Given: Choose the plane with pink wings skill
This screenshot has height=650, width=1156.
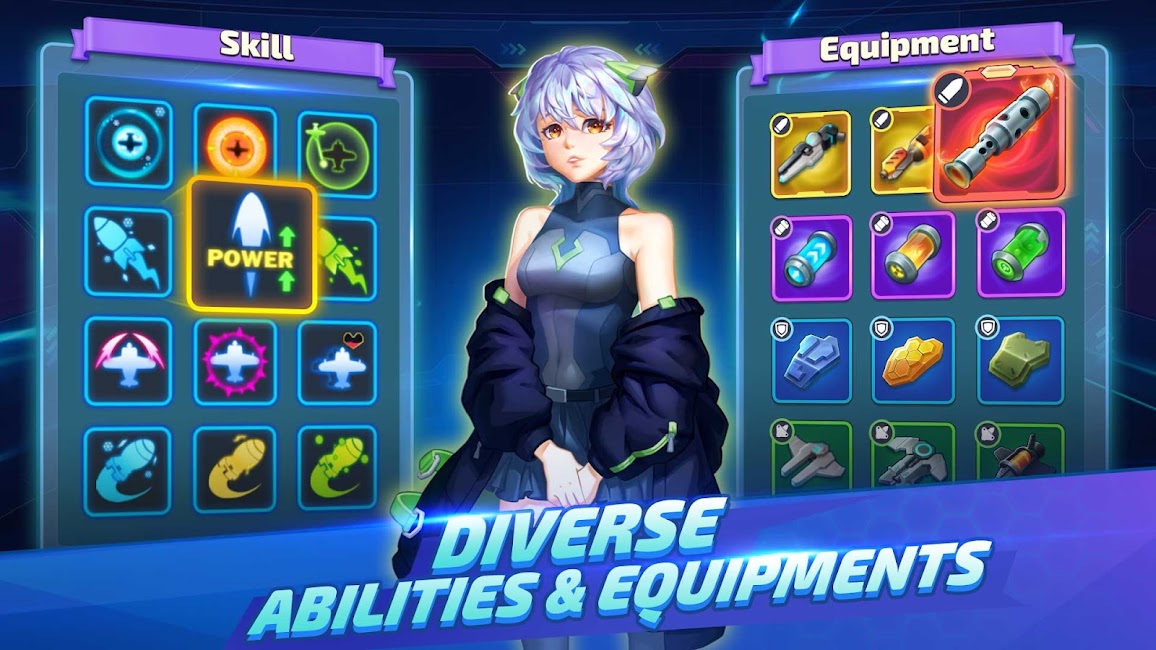Looking at the screenshot, I should coord(128,360).
